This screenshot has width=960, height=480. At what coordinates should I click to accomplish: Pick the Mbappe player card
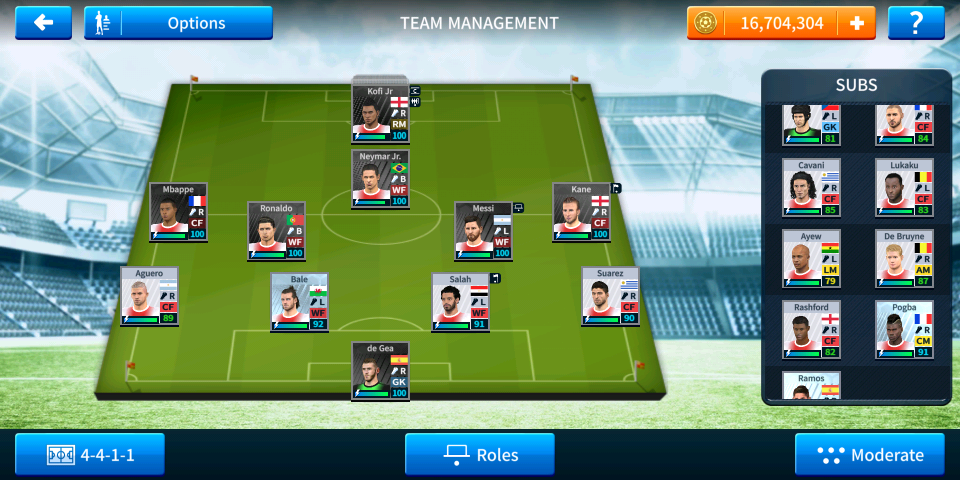(178, 211)
